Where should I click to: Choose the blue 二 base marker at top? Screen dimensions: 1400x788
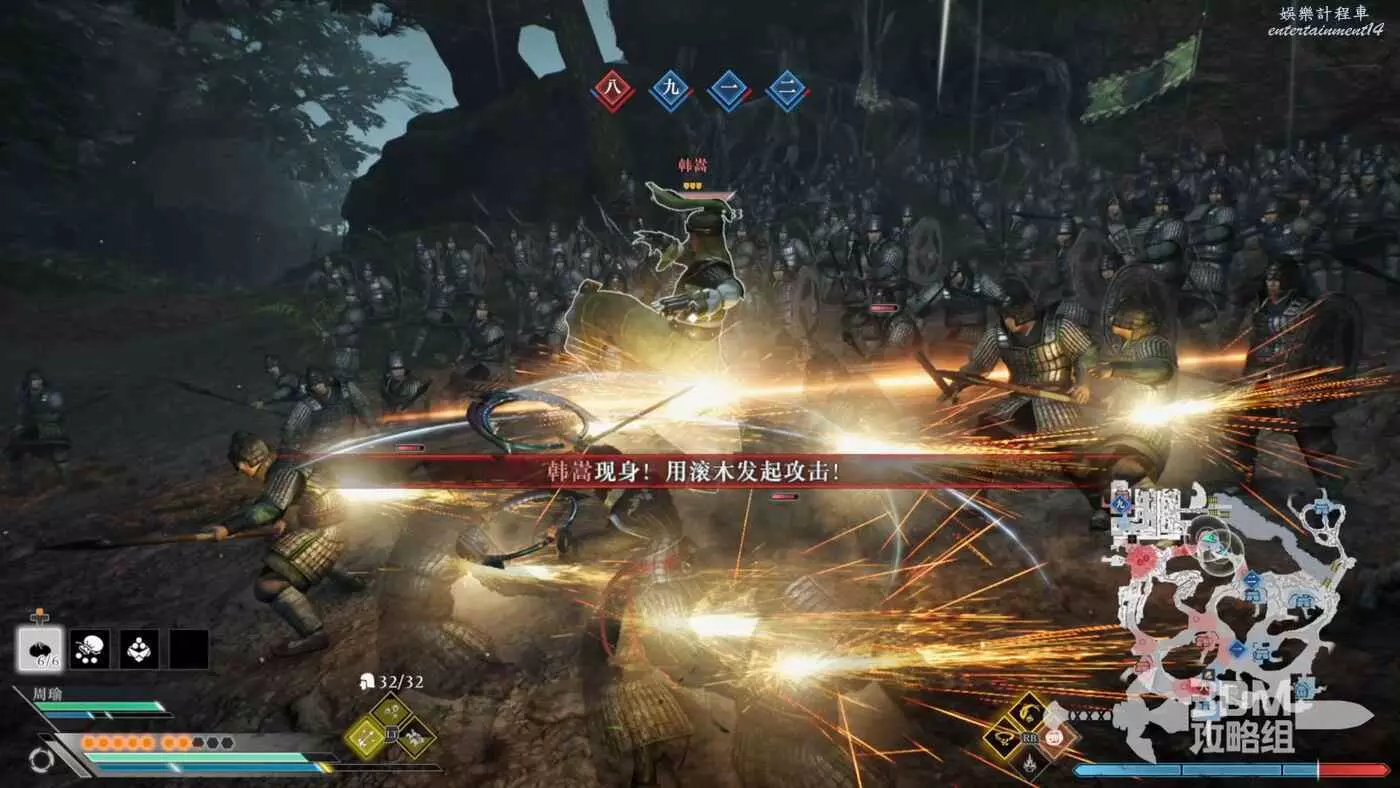787,91
